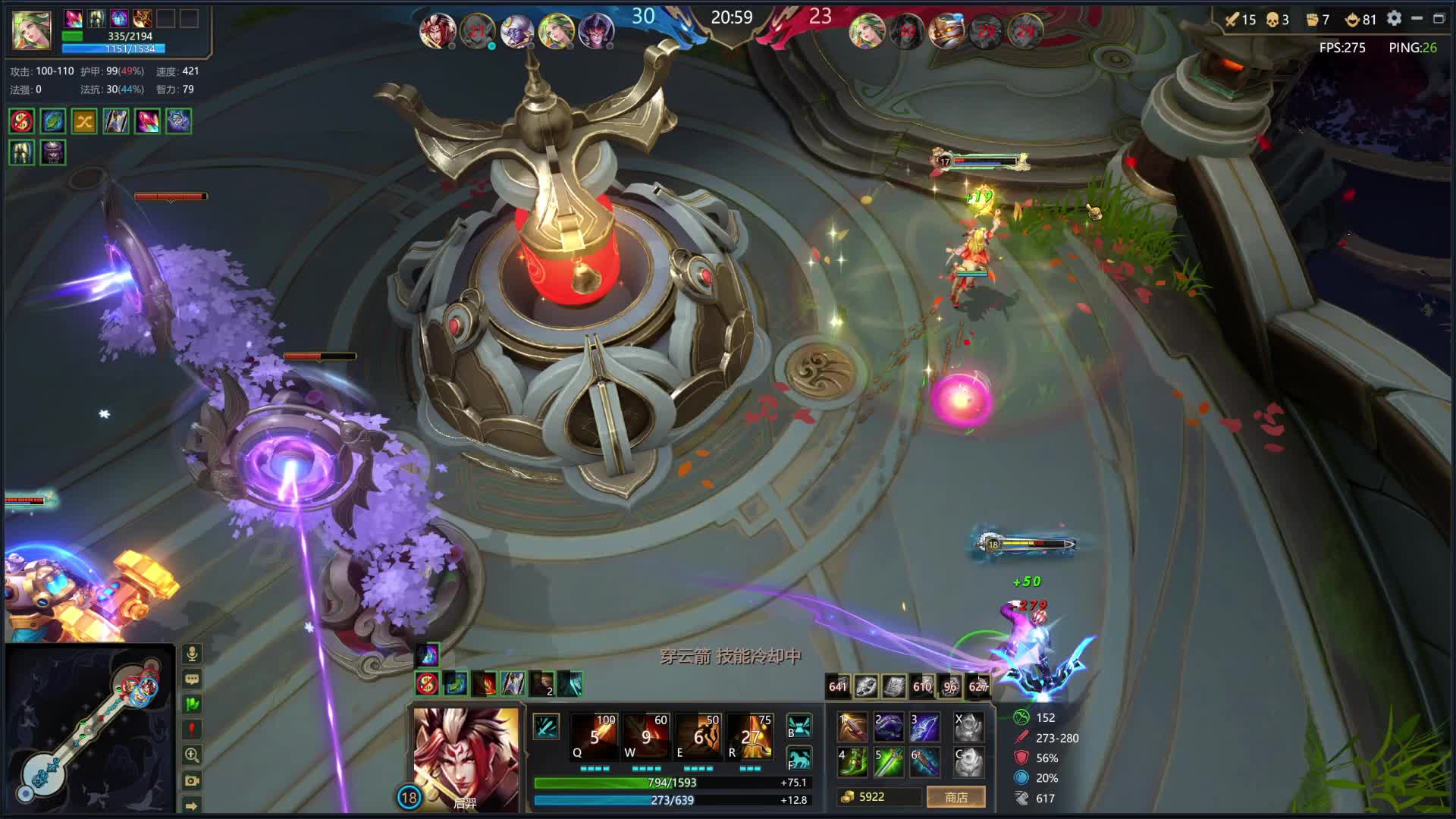Click the B recall icon

(799, 726)
